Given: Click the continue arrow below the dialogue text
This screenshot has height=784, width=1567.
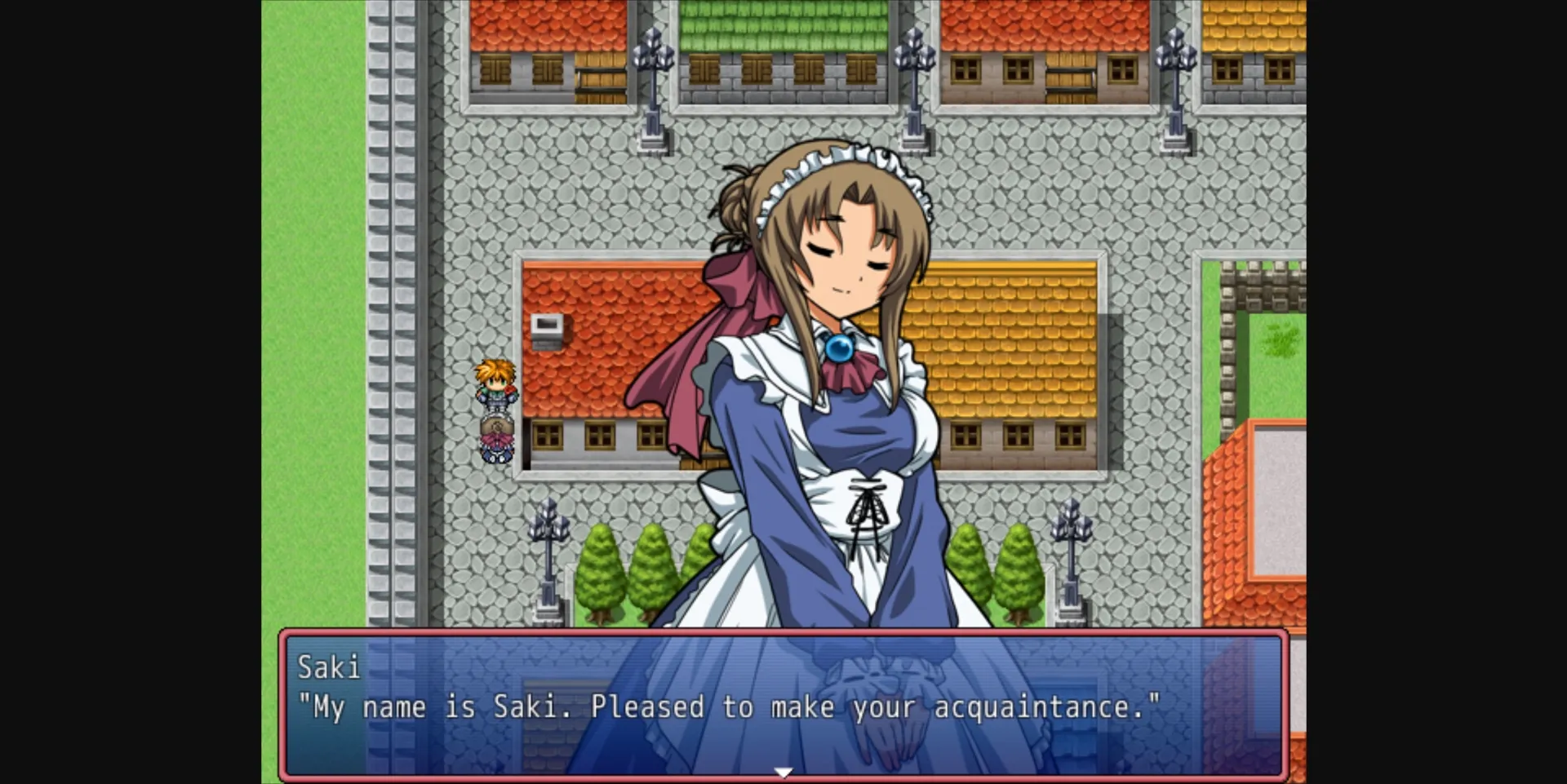Looking at the screenshot, I should [783, 771].
